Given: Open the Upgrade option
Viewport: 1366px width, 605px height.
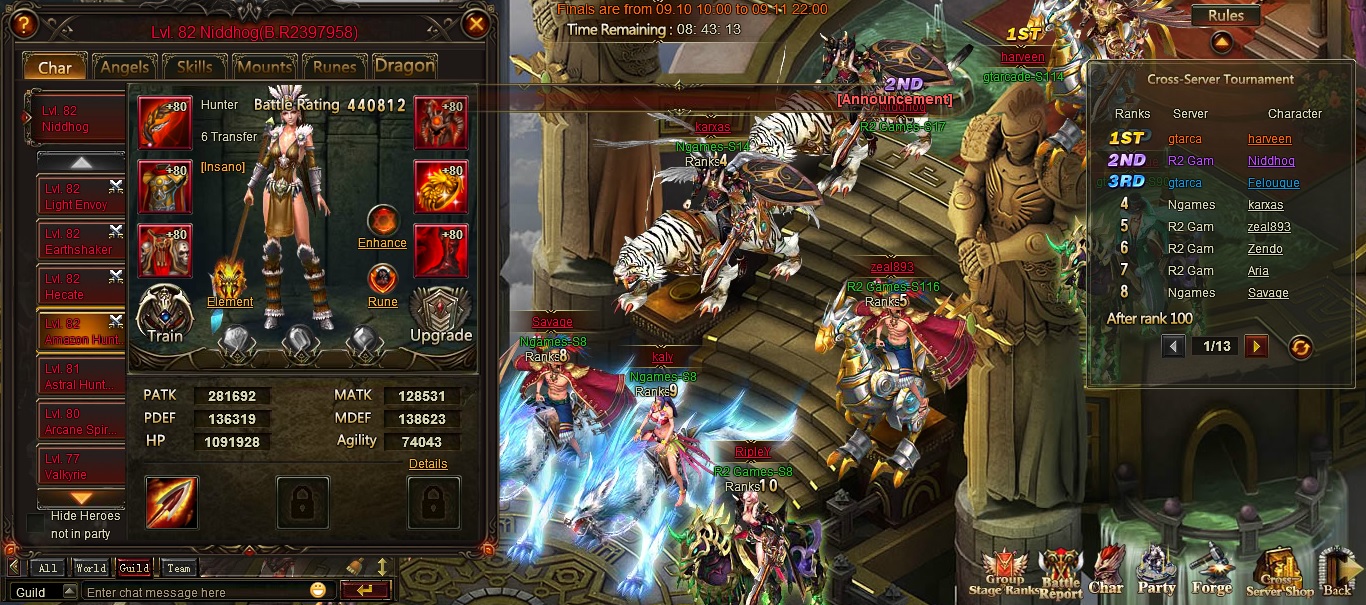Looking at the screenshot, I should pos(441,316).
